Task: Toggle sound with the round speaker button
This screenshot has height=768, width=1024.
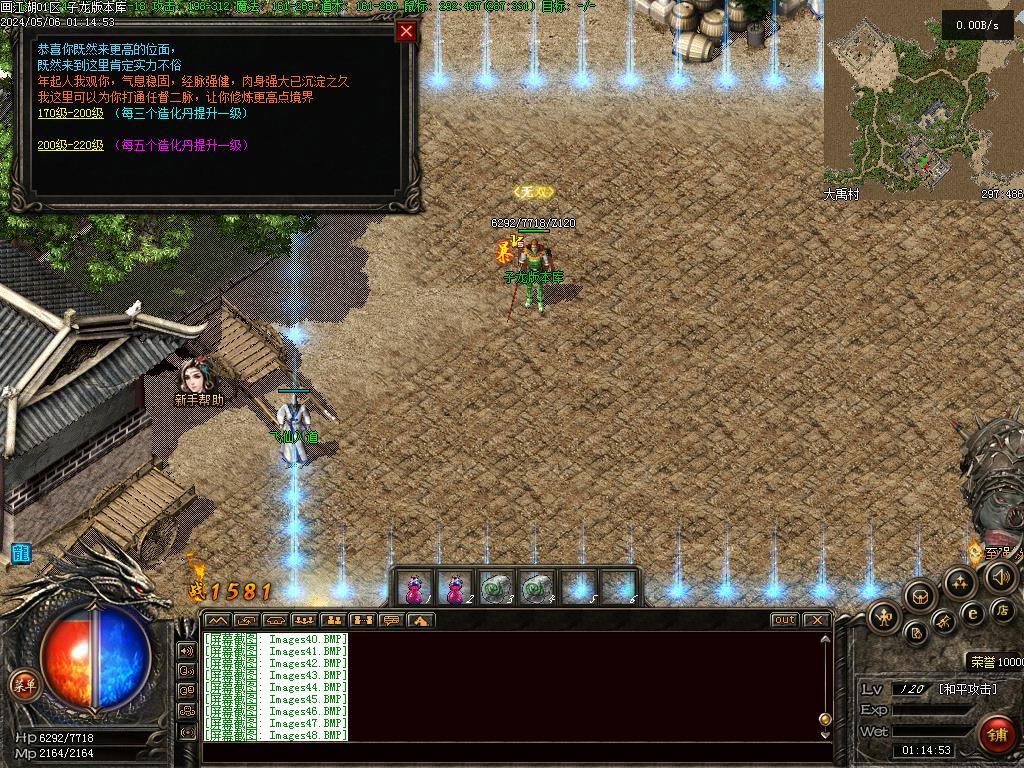Action: pyautogui.click(x=1001, y=576)
